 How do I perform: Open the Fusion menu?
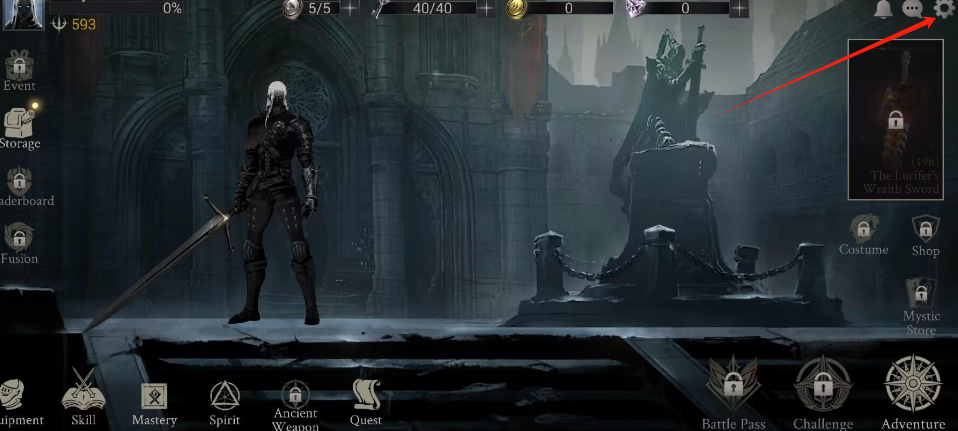[x=19, y=242]
